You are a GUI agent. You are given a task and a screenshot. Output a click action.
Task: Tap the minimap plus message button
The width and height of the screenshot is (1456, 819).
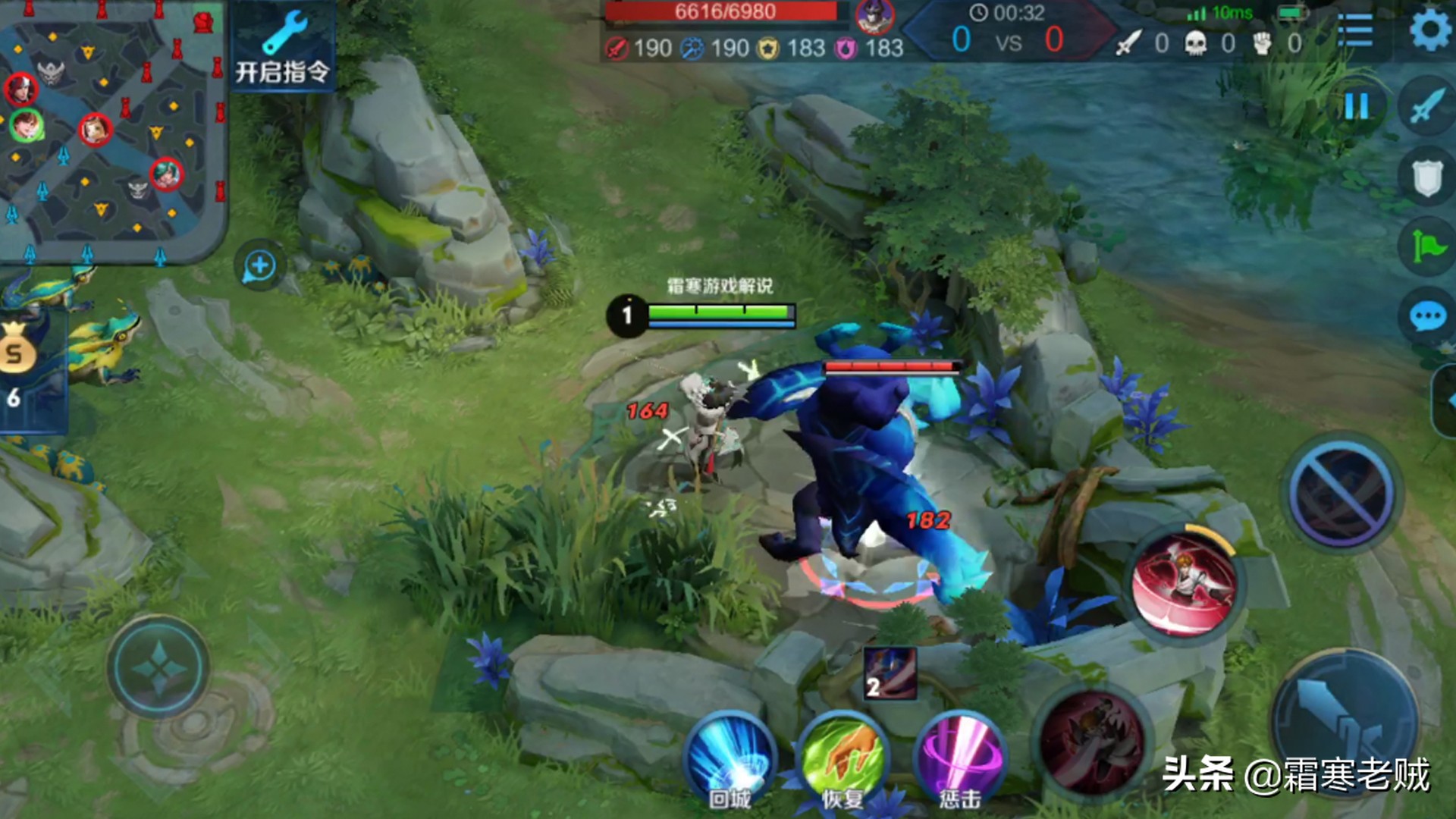[x=259, y=266]
